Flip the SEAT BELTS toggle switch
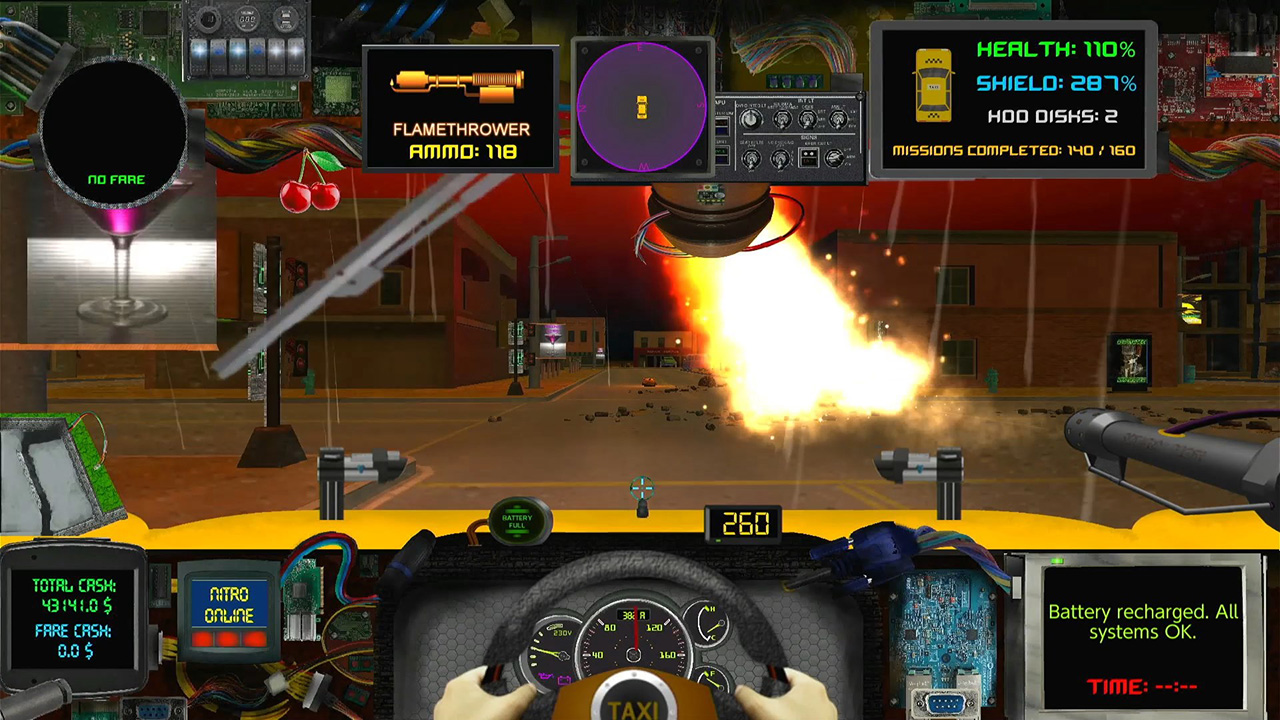The image size is (1280, 720). click(751, 159)
